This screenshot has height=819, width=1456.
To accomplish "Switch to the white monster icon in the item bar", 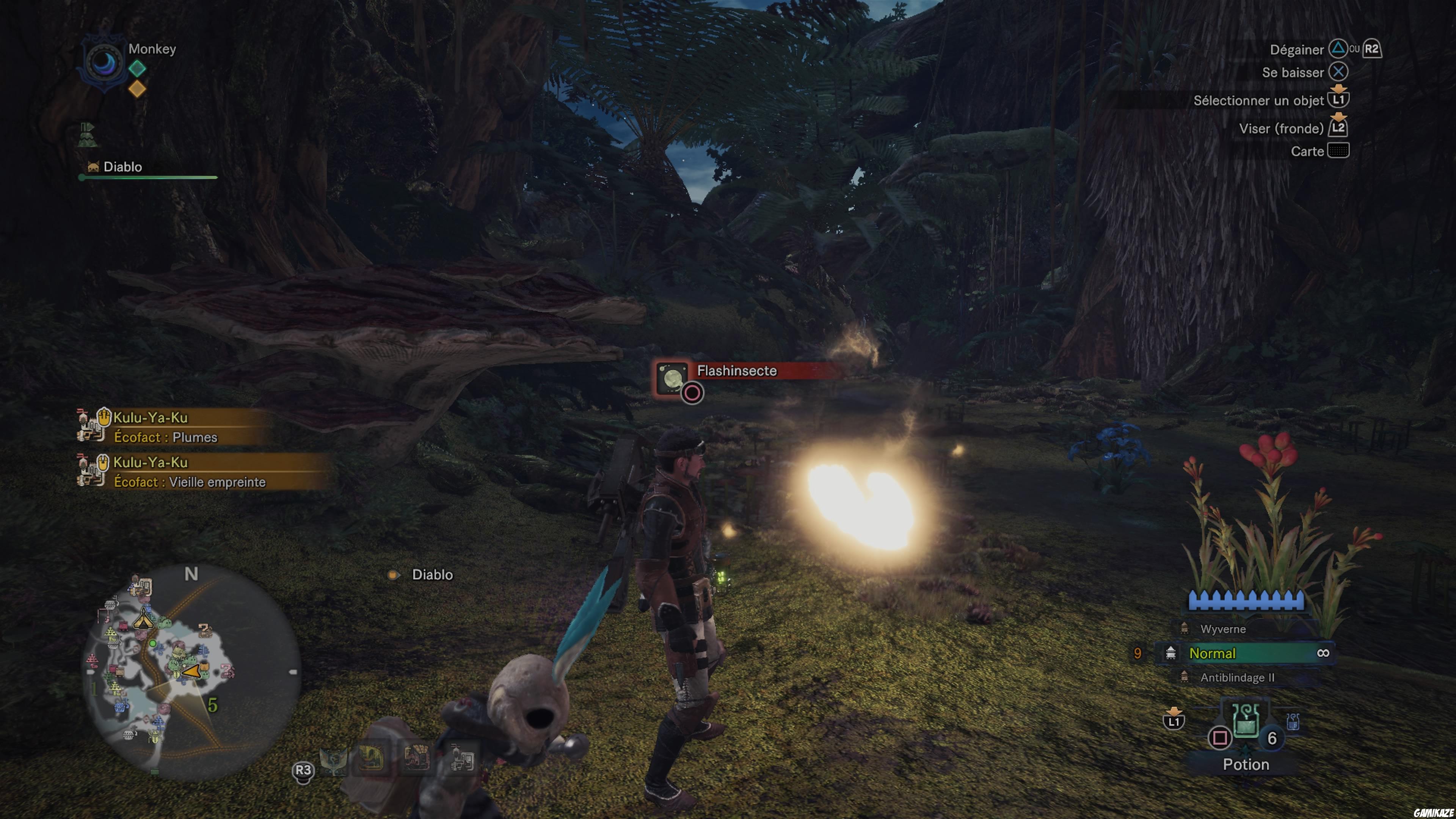I will pyautogui.click(x=462, y=758).
